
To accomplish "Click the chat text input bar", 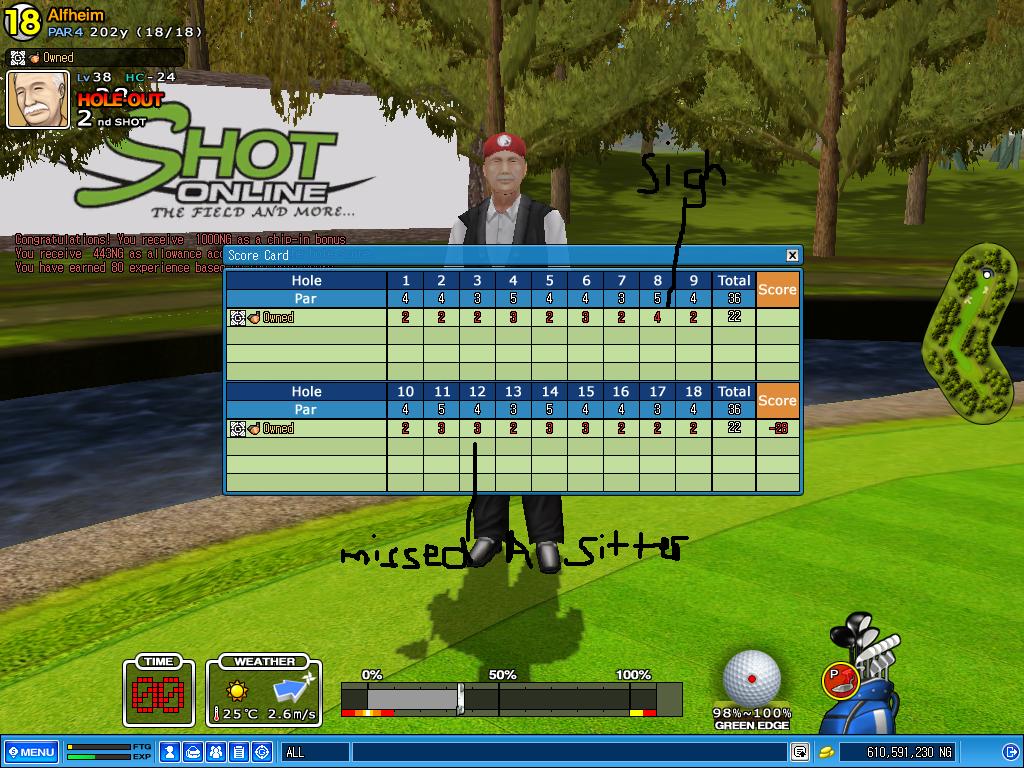I will [568, 752].
